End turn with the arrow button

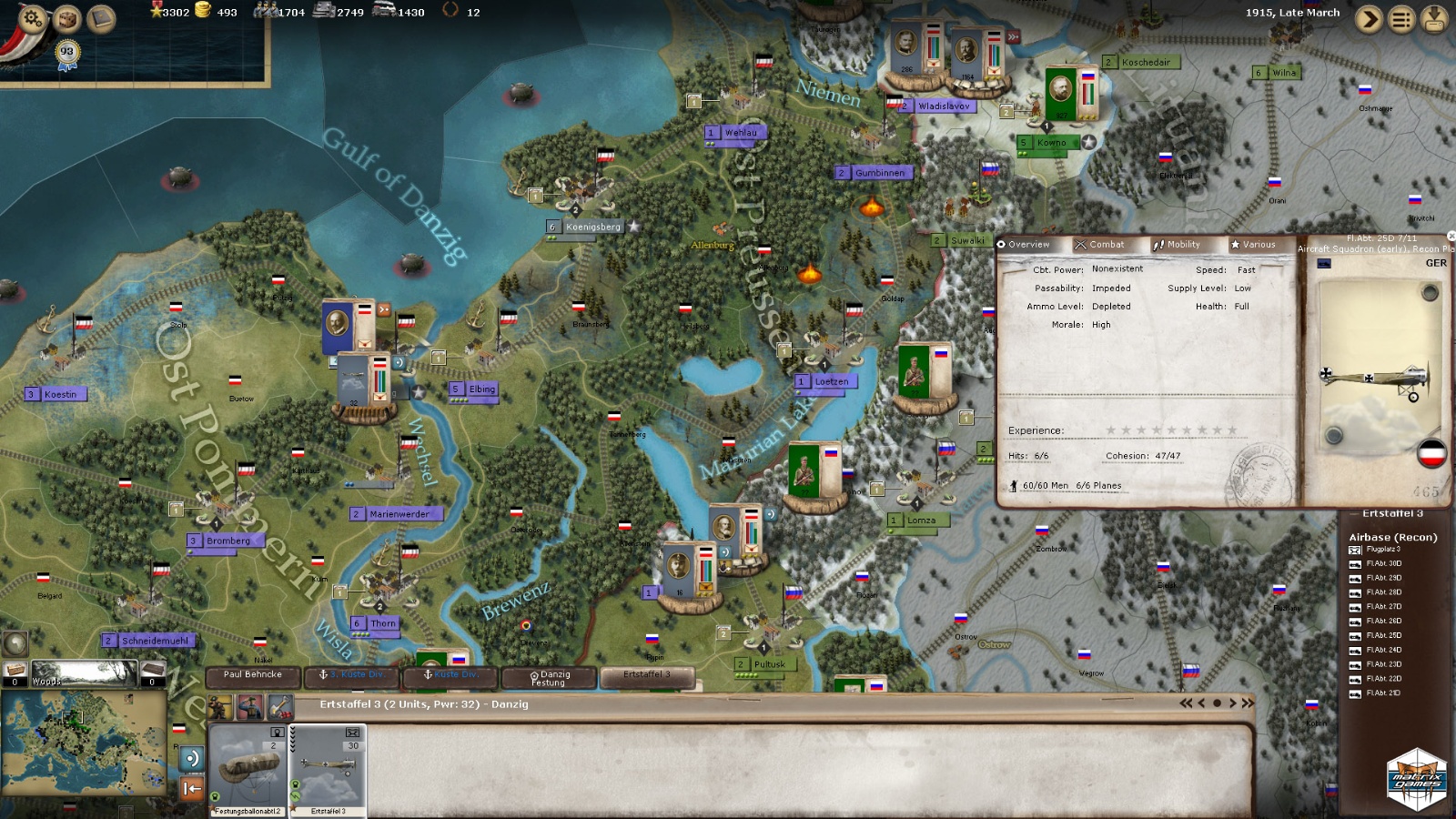coord(1369,19)
